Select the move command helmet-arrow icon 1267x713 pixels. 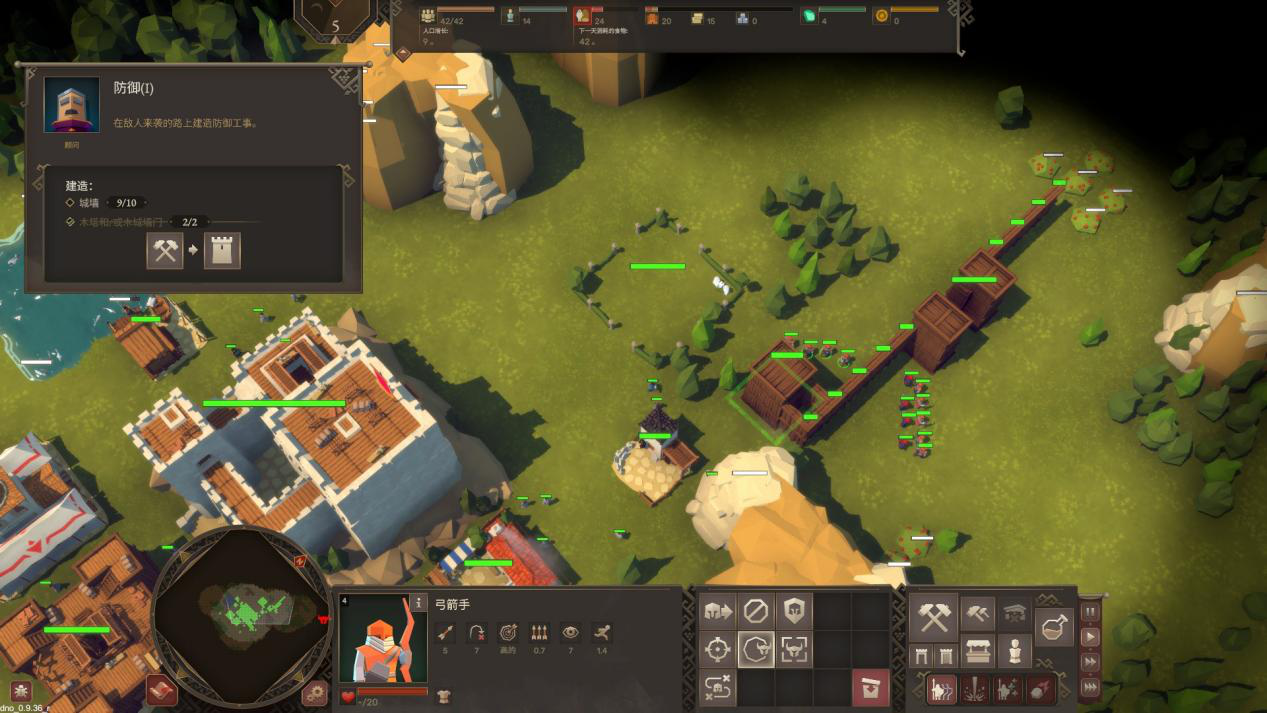click(x=717, y=611)
